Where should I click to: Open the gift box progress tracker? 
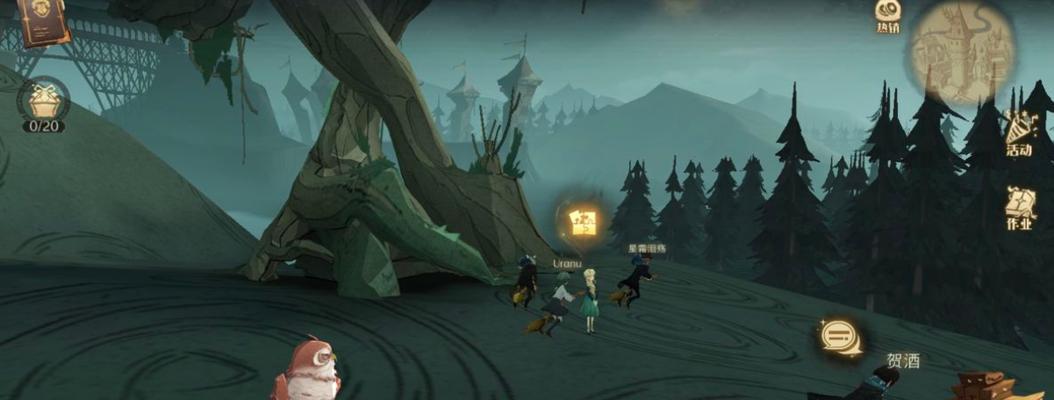coord(44,103)
